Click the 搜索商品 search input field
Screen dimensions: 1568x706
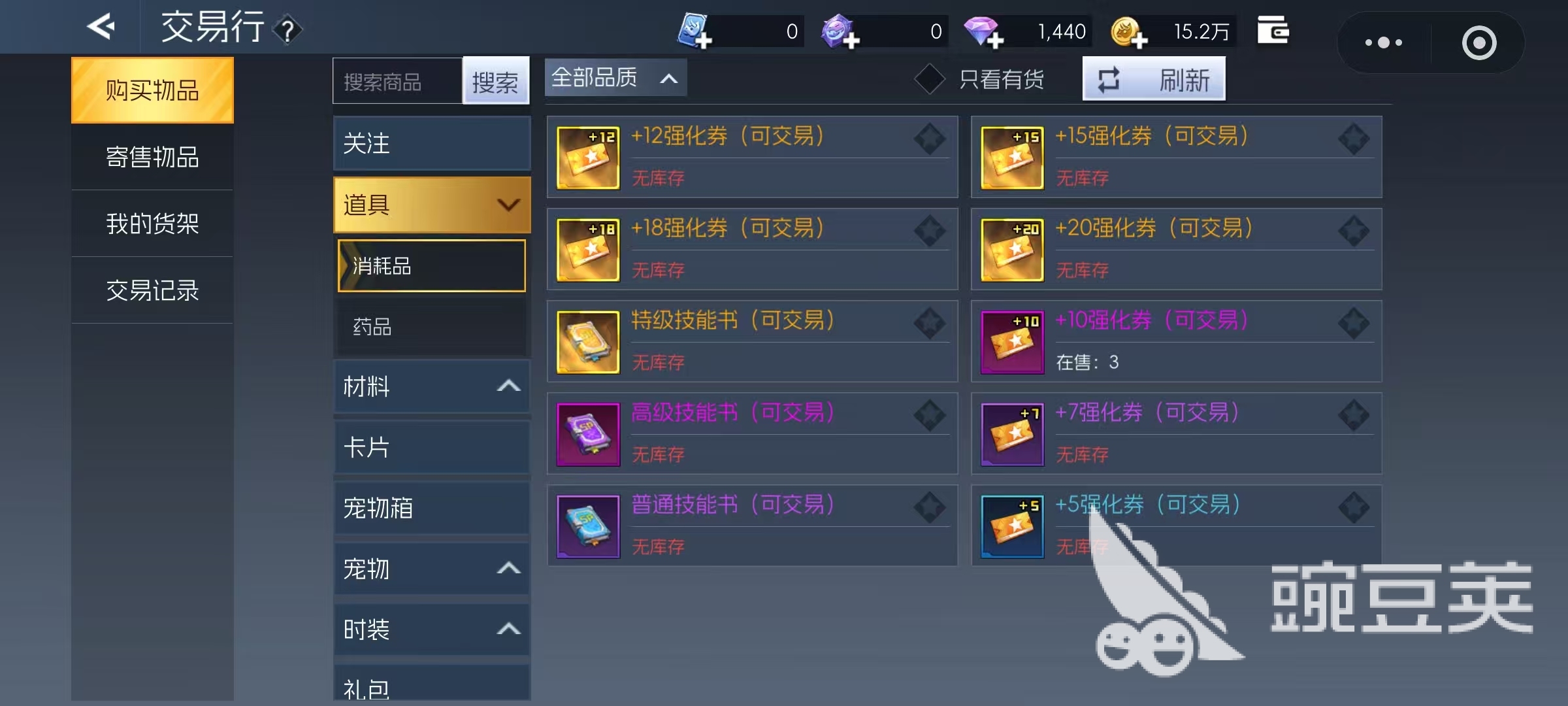395,80
